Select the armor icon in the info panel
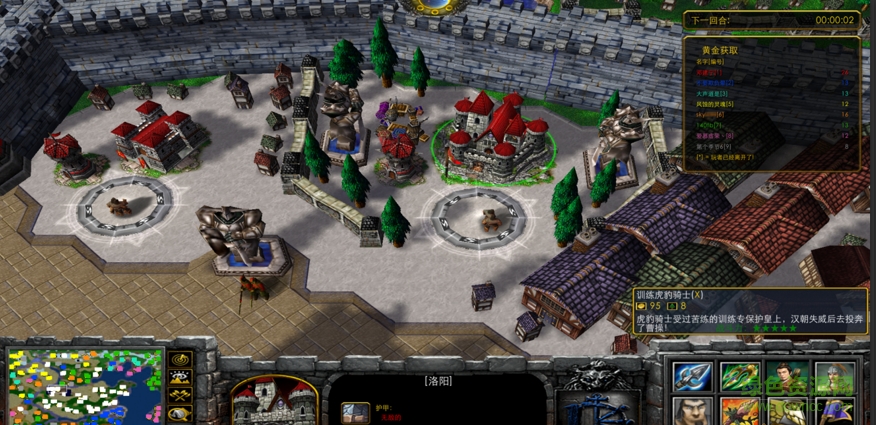876x425 pixels. 352,412
